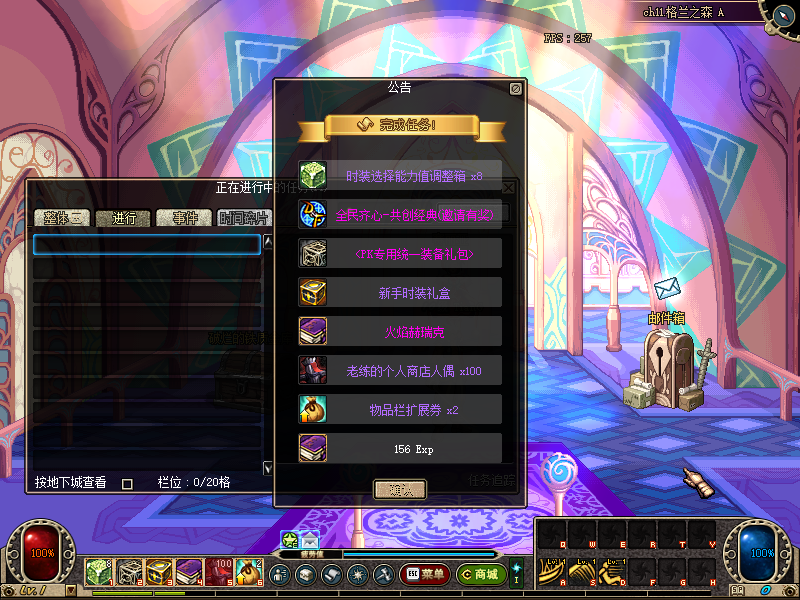This screenshot has height=600, width=800.
Task: Close the 公告 announcement window
Action: click(x=516, y=89)
